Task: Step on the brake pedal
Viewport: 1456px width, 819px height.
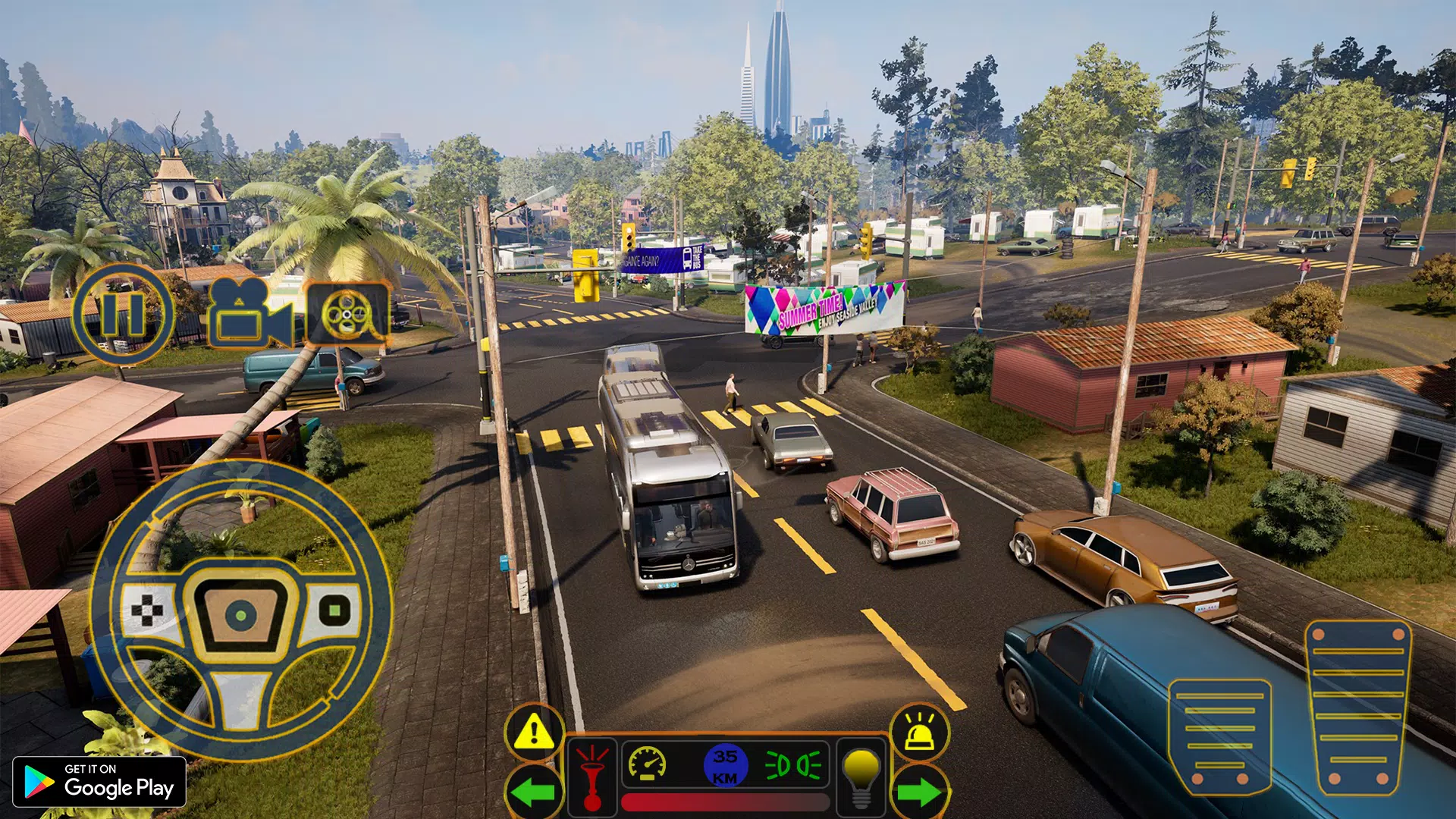Action: point(1219,736)
